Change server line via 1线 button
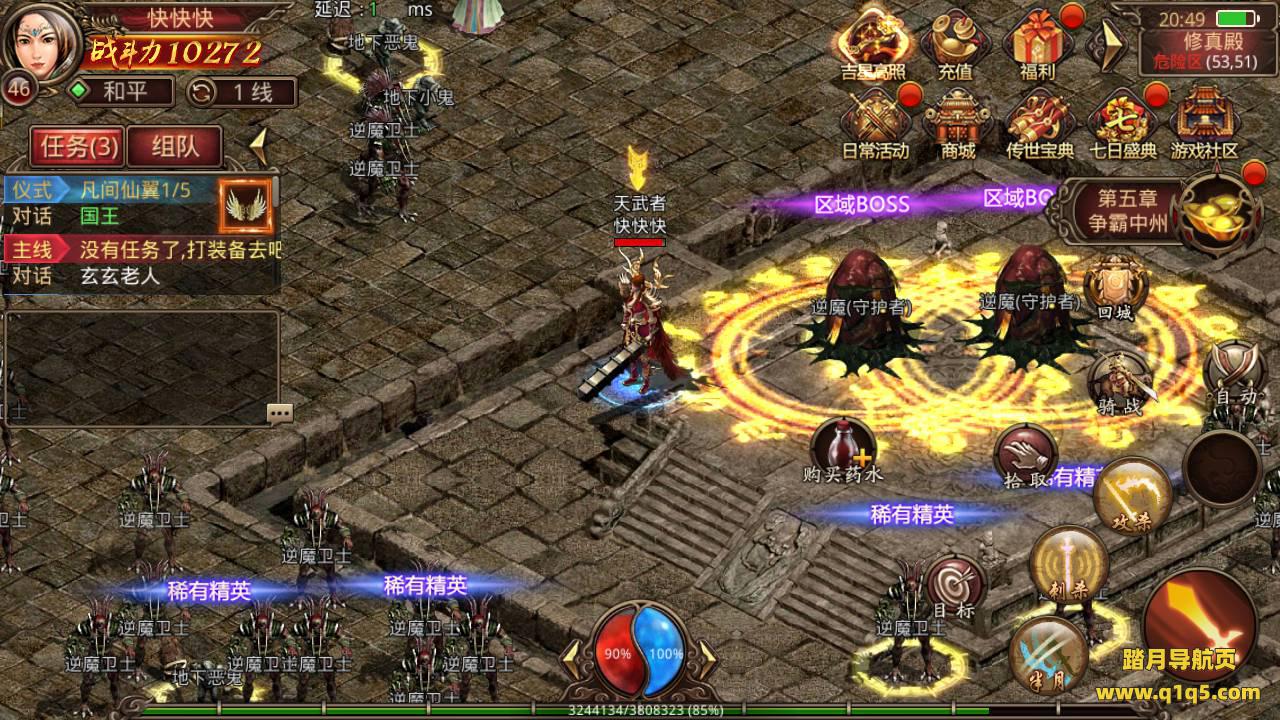 point(243,93)
